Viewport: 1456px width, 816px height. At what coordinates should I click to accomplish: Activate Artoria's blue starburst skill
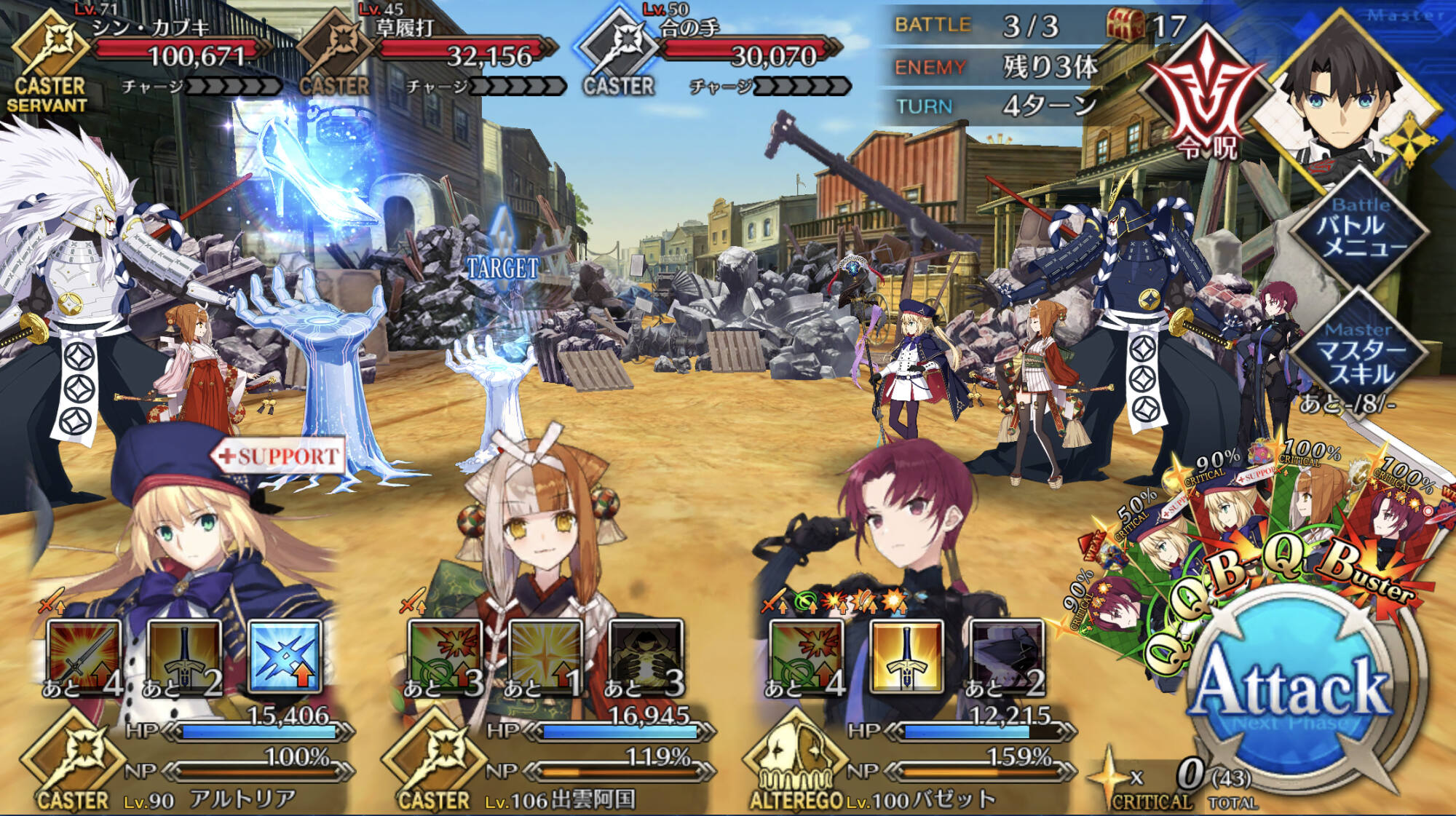click(285, 657)
